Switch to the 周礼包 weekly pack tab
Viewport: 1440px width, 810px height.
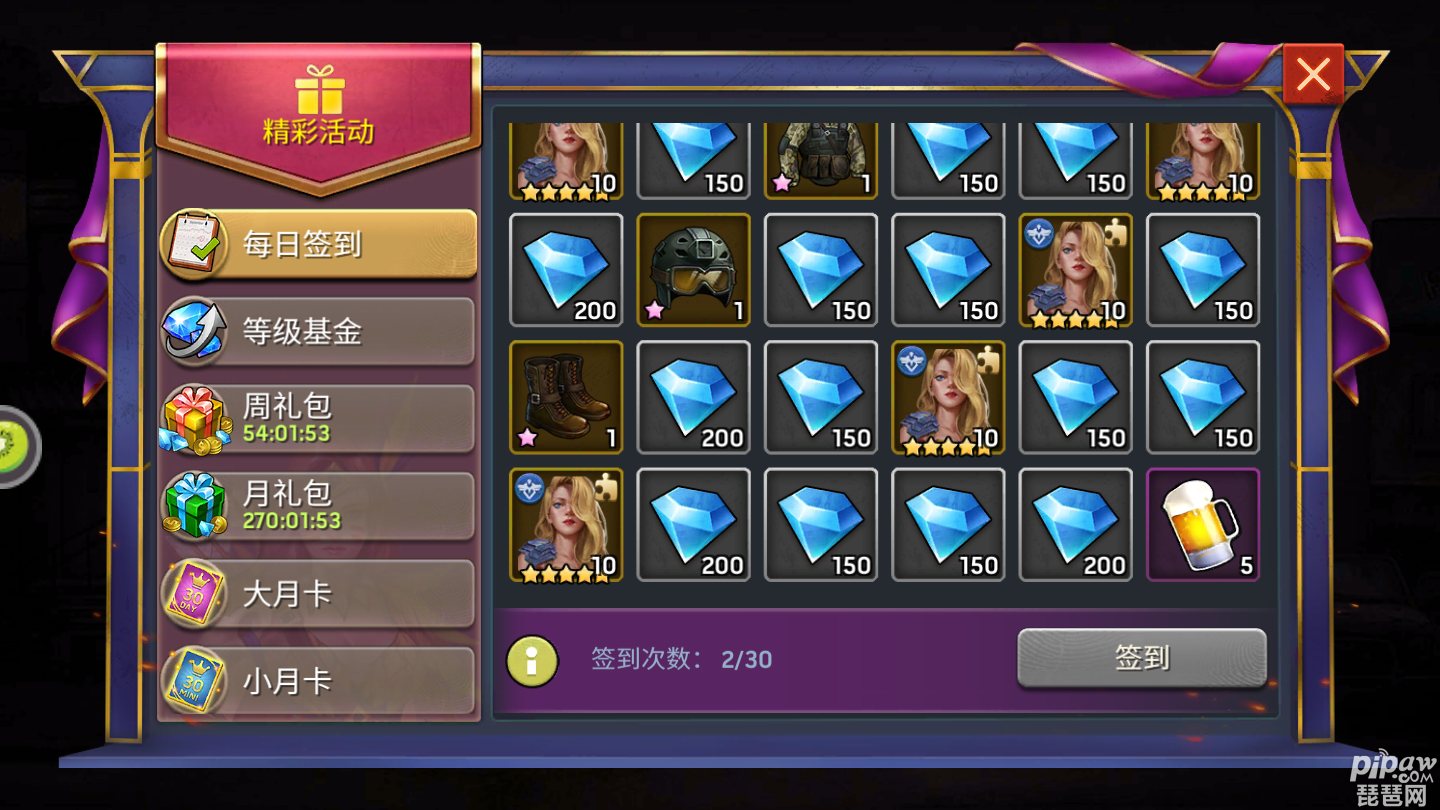[x=318, y=419]
